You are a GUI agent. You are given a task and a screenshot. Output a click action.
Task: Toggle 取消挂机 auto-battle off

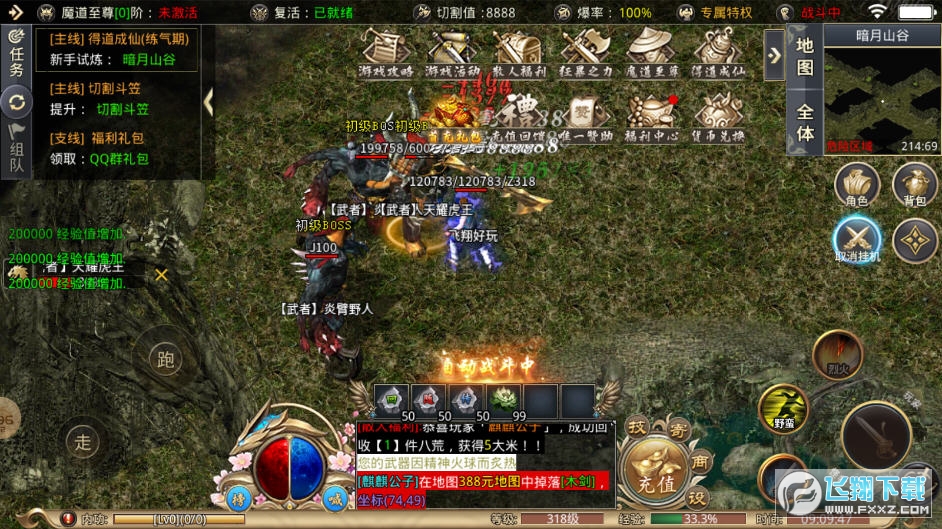857,241
